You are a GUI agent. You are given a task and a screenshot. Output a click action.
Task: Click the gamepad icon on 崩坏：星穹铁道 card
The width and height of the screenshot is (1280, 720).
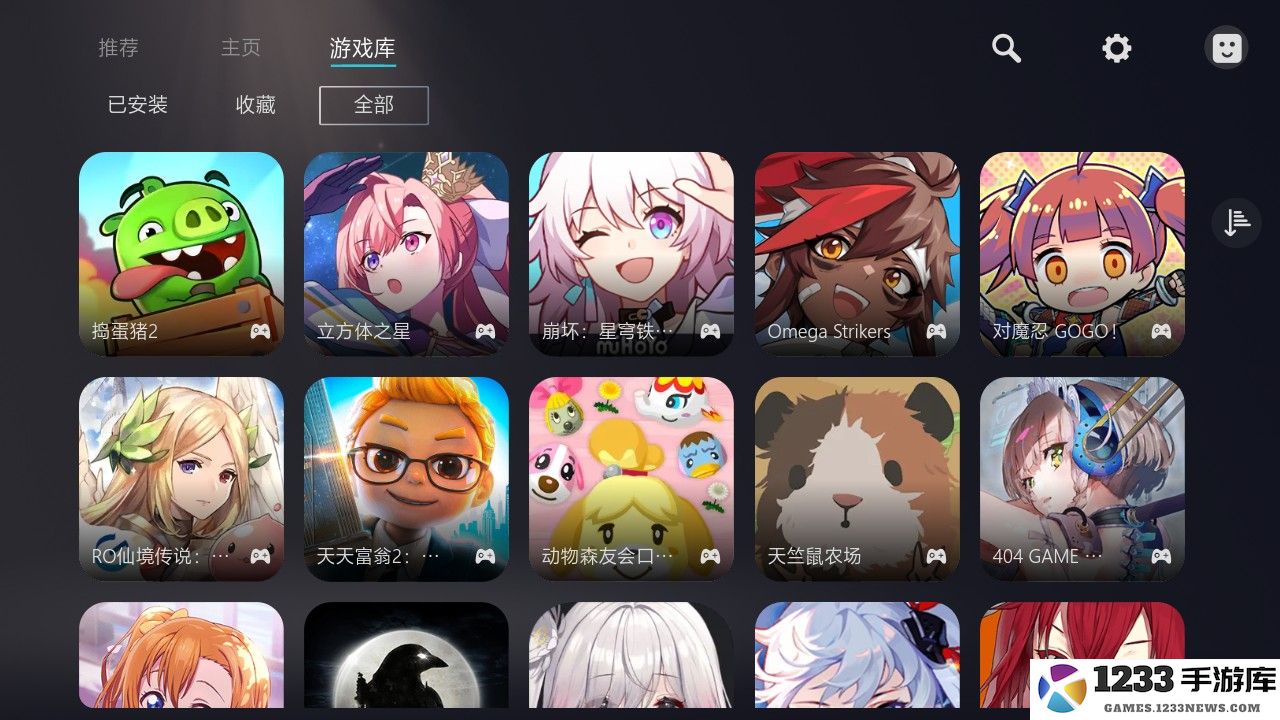pos(710,331)
